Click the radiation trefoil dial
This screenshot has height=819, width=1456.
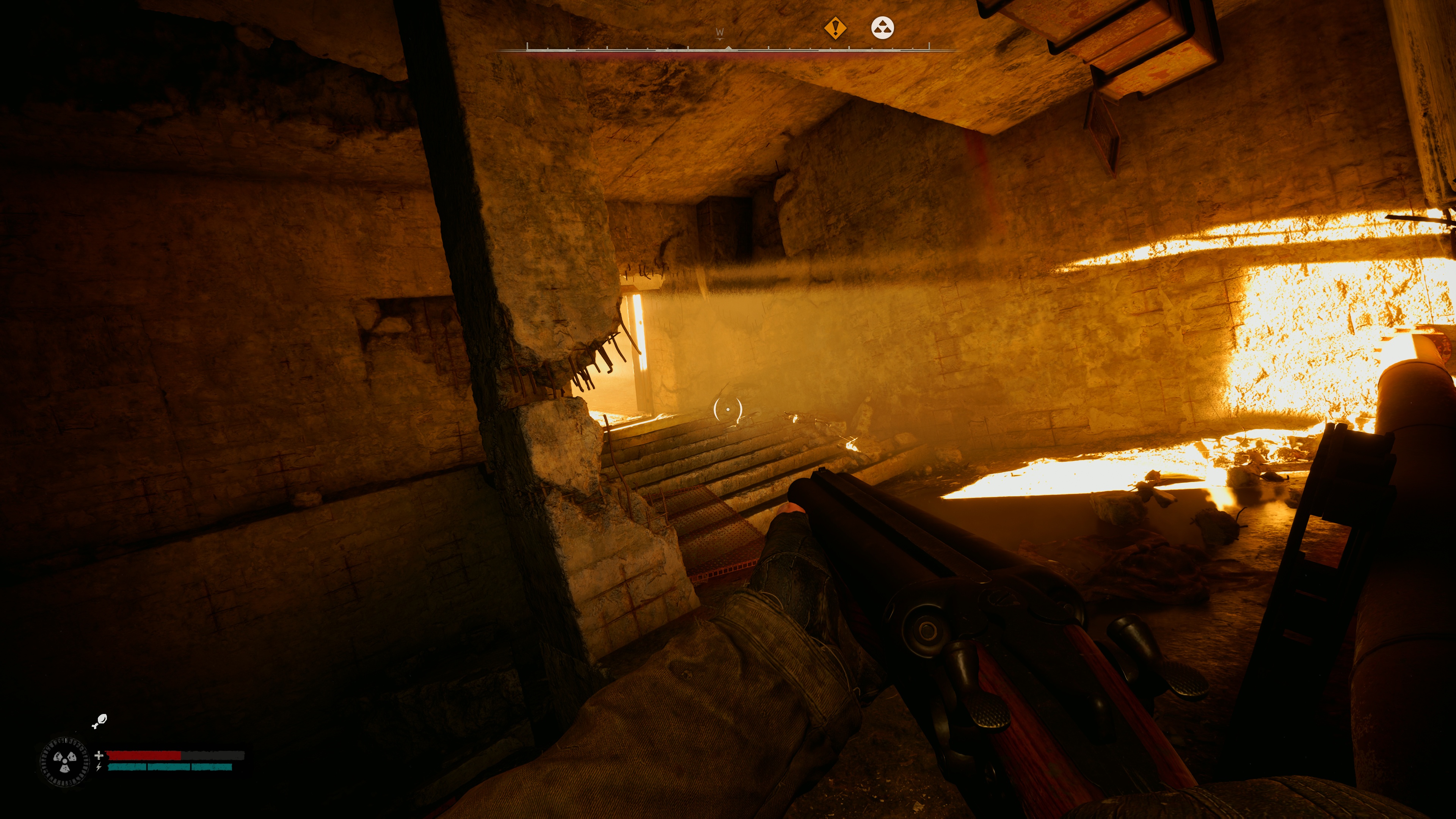coord(65,762)
